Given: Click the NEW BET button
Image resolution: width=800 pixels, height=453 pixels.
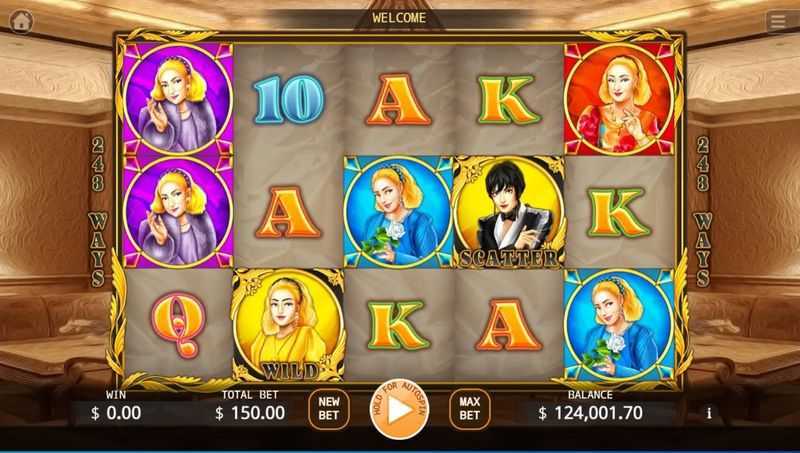Looking at the screenshot, I should (x=328, y=409).
